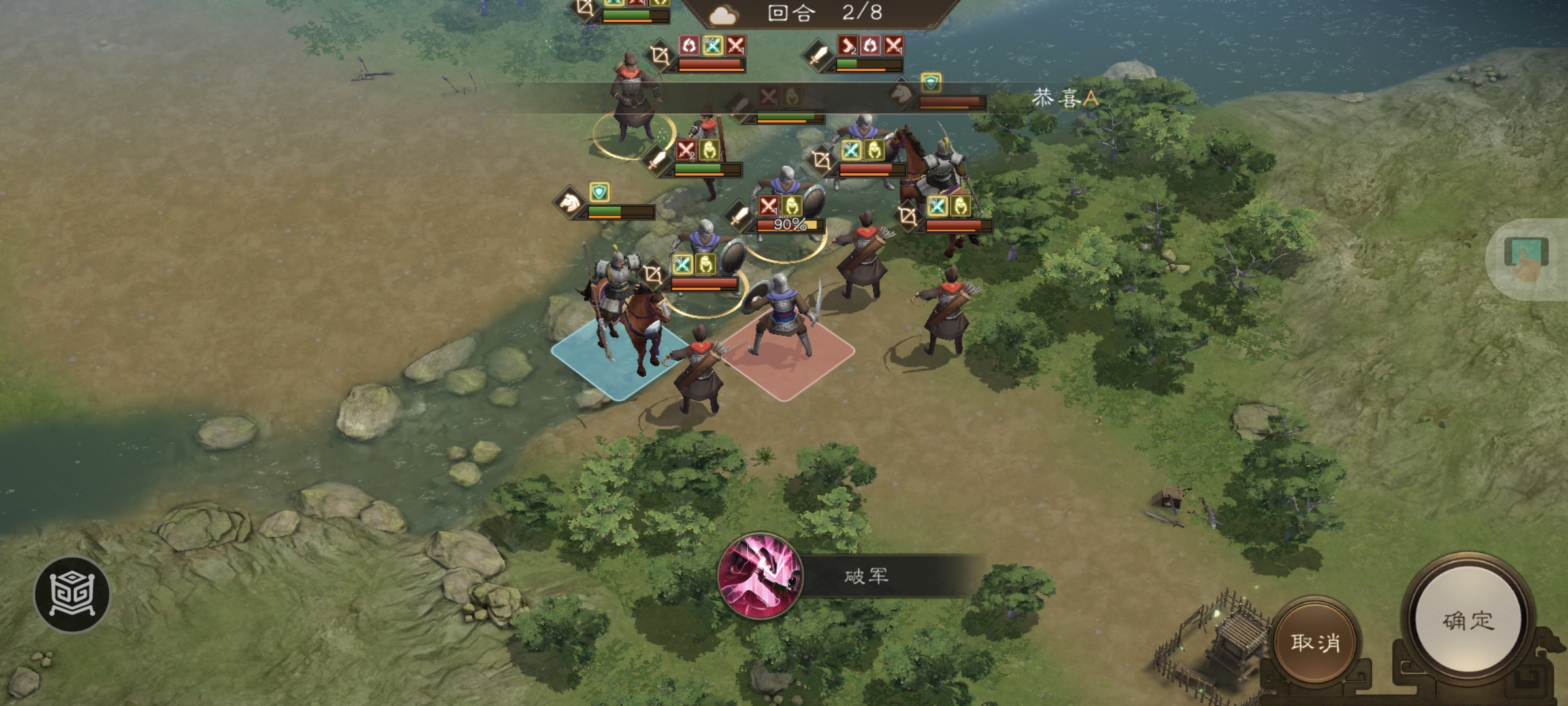This screenshot has width=1568, height=706.
Task: Select the teal crossed-swords x4 buff icon
Action: pyautogui.click(x=711, y=45)
